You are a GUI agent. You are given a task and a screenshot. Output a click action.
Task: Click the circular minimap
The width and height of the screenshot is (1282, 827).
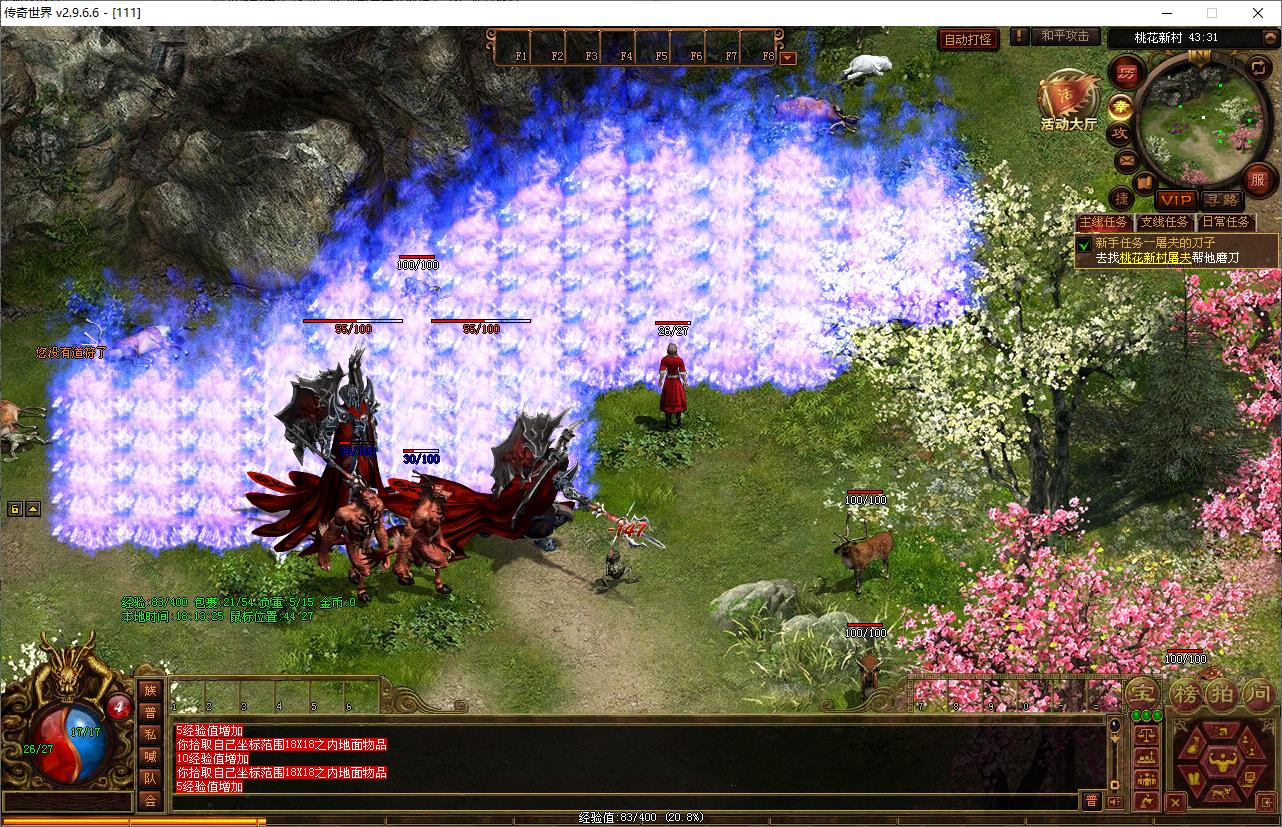point(1200,117)
